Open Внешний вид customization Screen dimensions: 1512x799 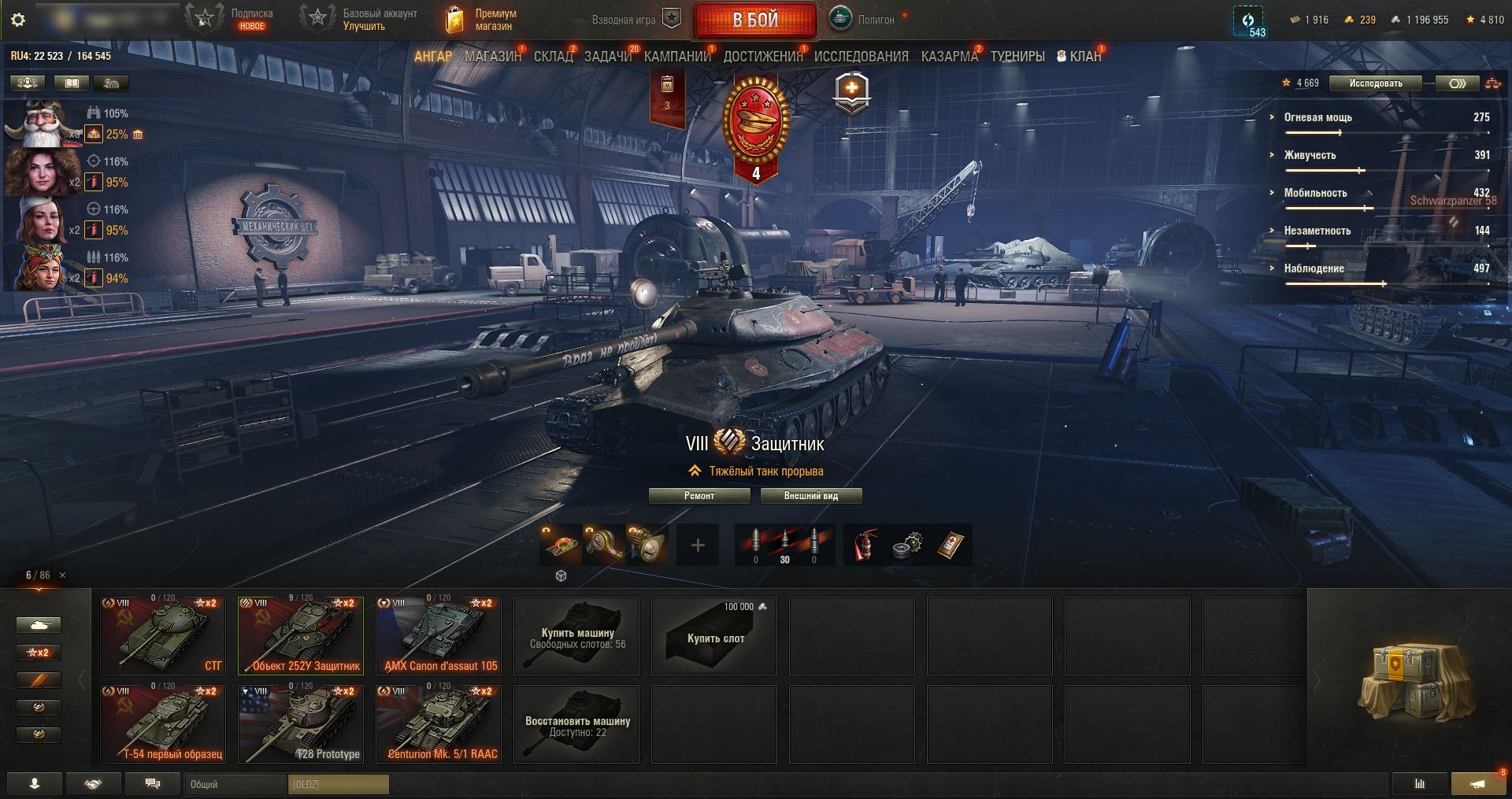pyautogui.click(x=810, y=496)
